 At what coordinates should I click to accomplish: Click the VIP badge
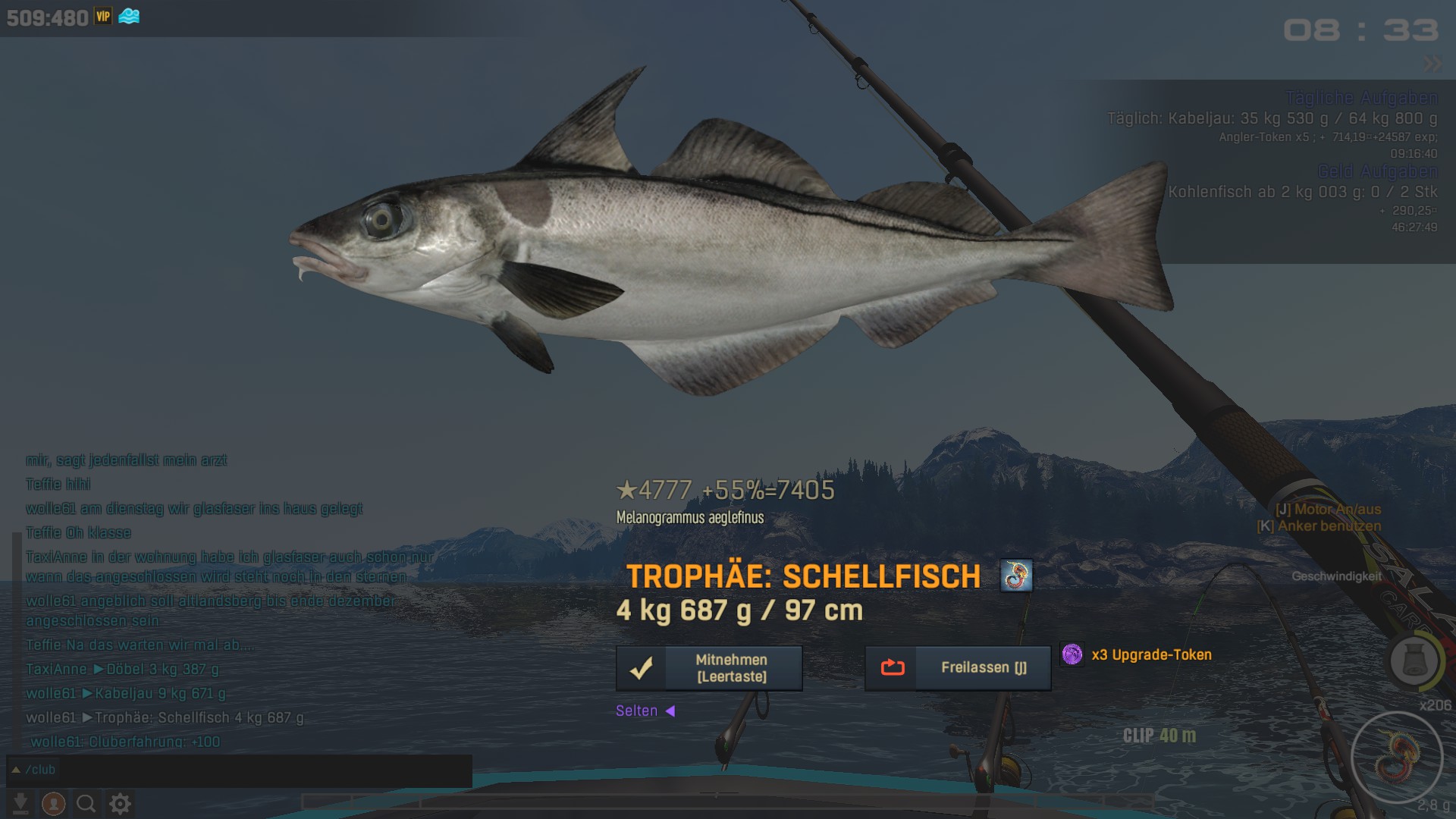click(103, 17)
